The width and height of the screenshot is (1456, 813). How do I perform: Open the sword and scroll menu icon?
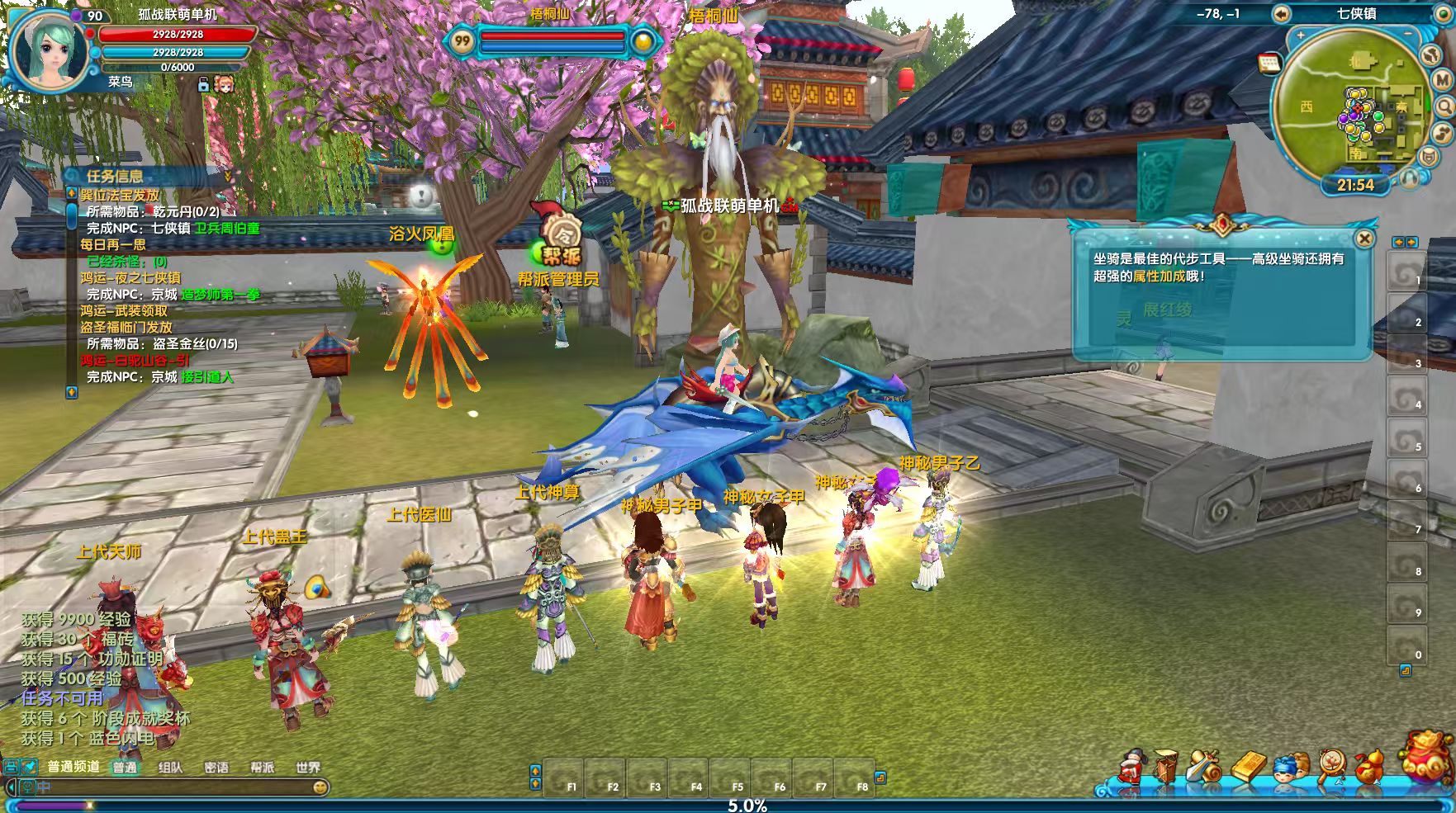point(1206,768)
